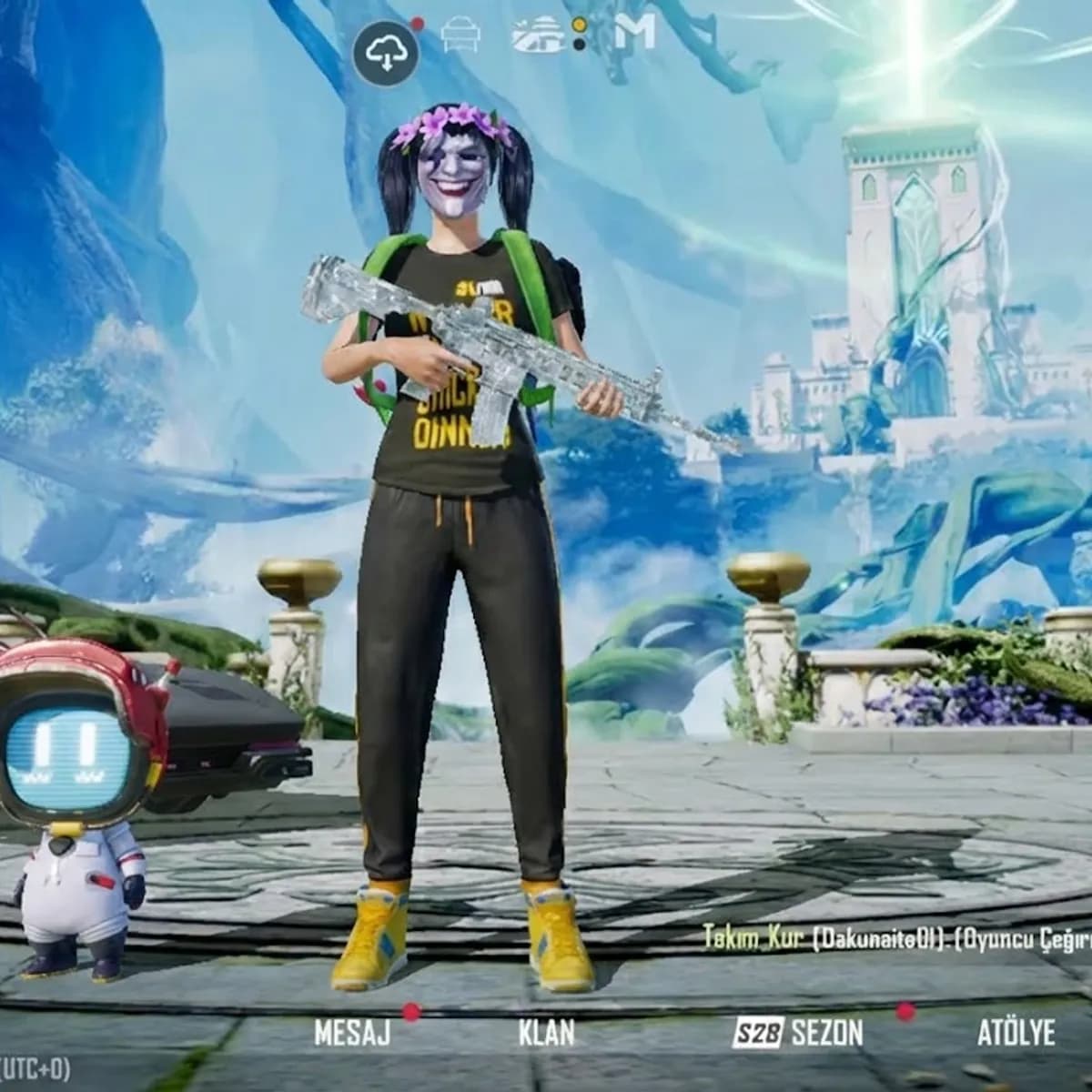Viewport: 1092px width, 1092px height.
Task: Open the cloud download icon
Action: coord(386,54)
